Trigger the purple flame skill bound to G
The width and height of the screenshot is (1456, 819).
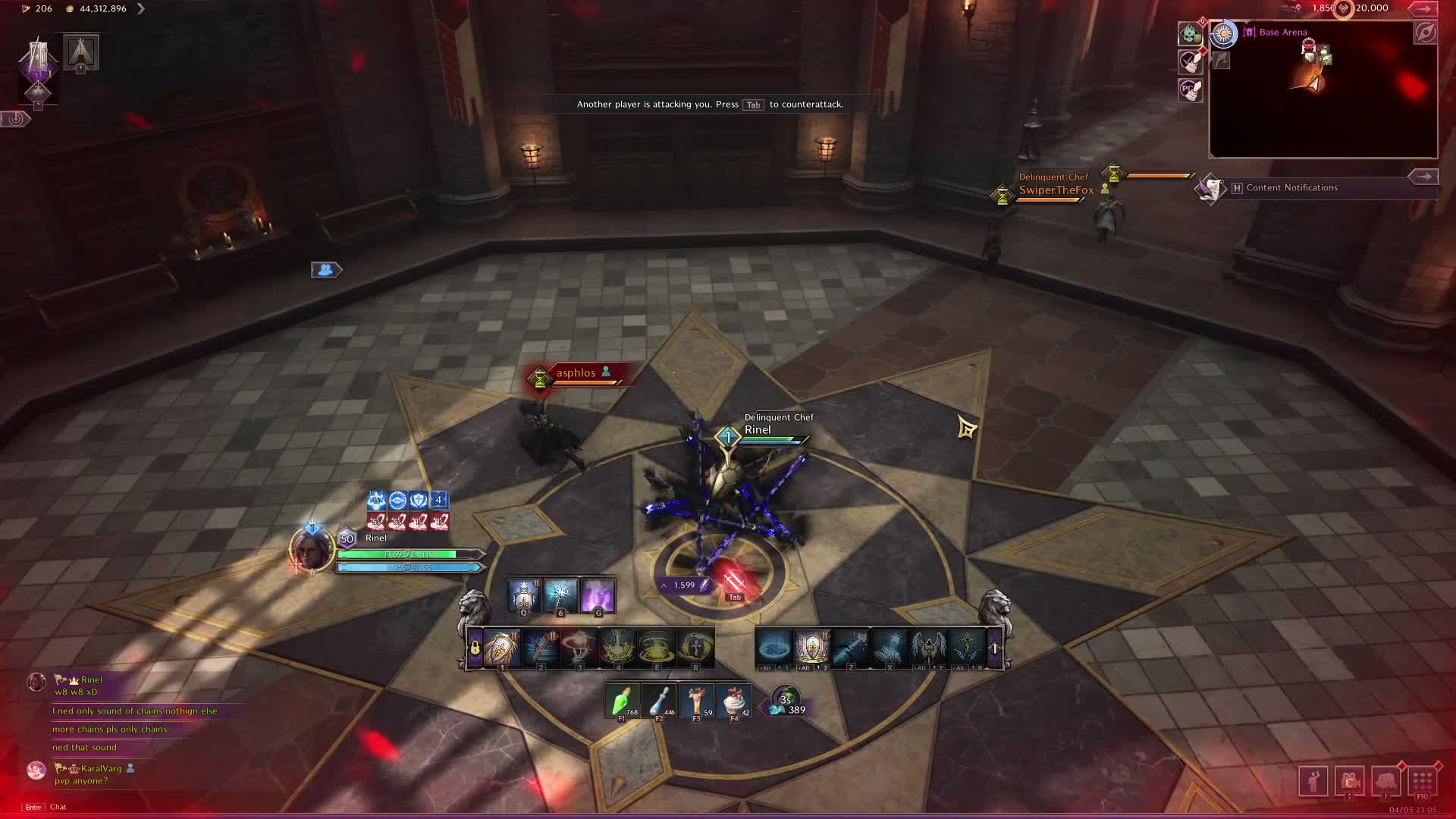(x=598, y=595)
